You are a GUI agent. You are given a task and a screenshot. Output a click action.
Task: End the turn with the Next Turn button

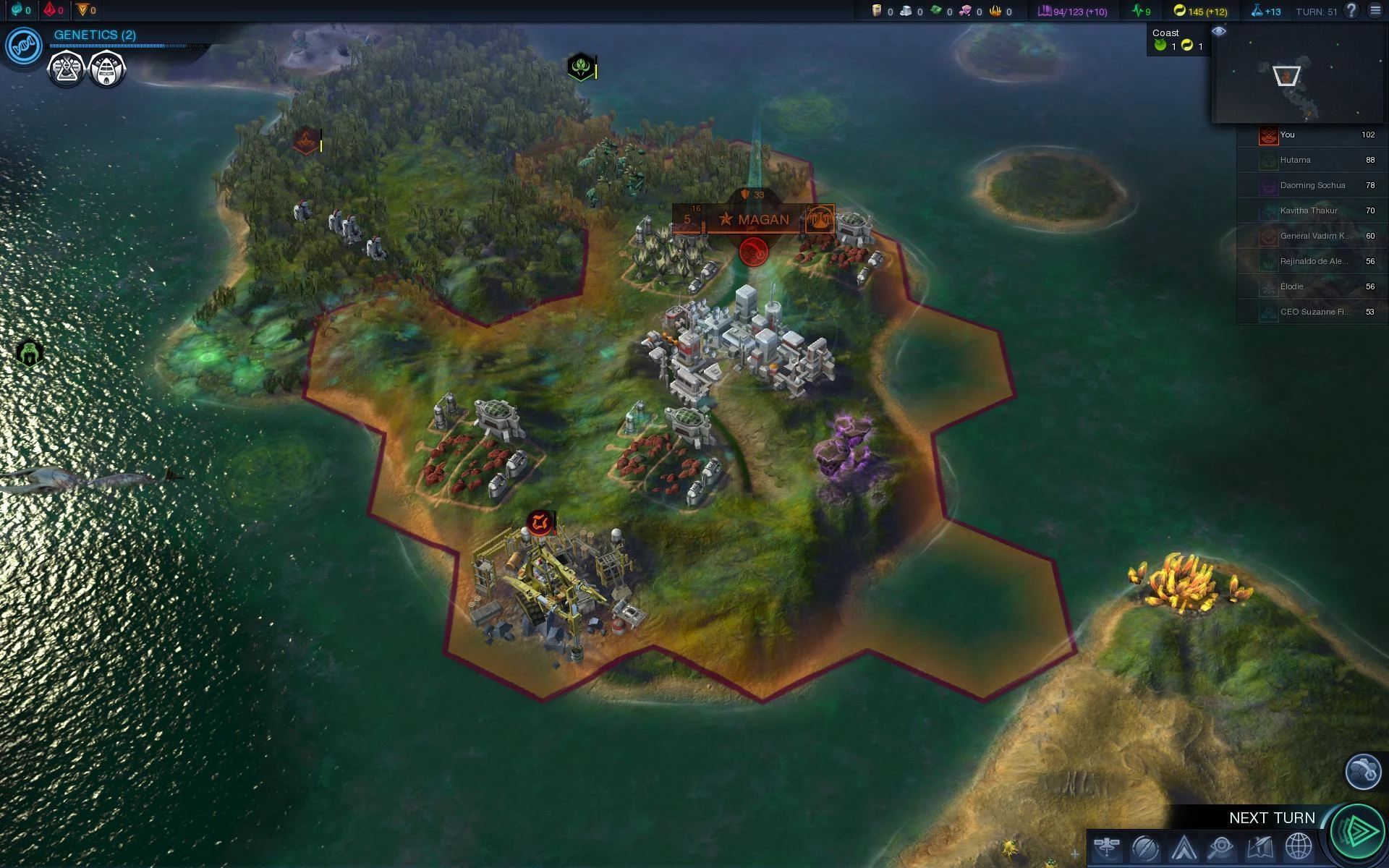point(1357,830)
